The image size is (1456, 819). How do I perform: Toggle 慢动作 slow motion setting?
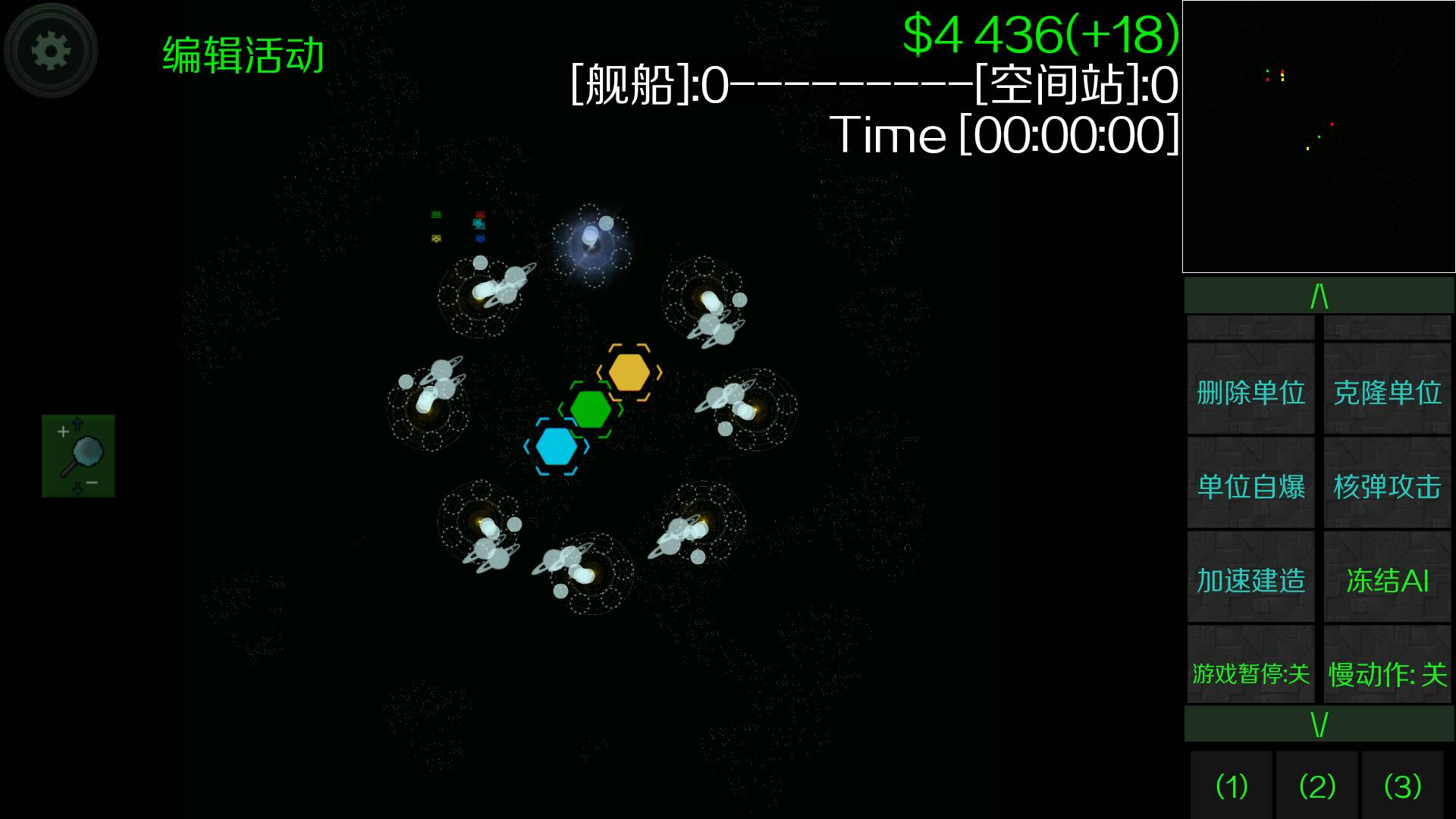1388,675
